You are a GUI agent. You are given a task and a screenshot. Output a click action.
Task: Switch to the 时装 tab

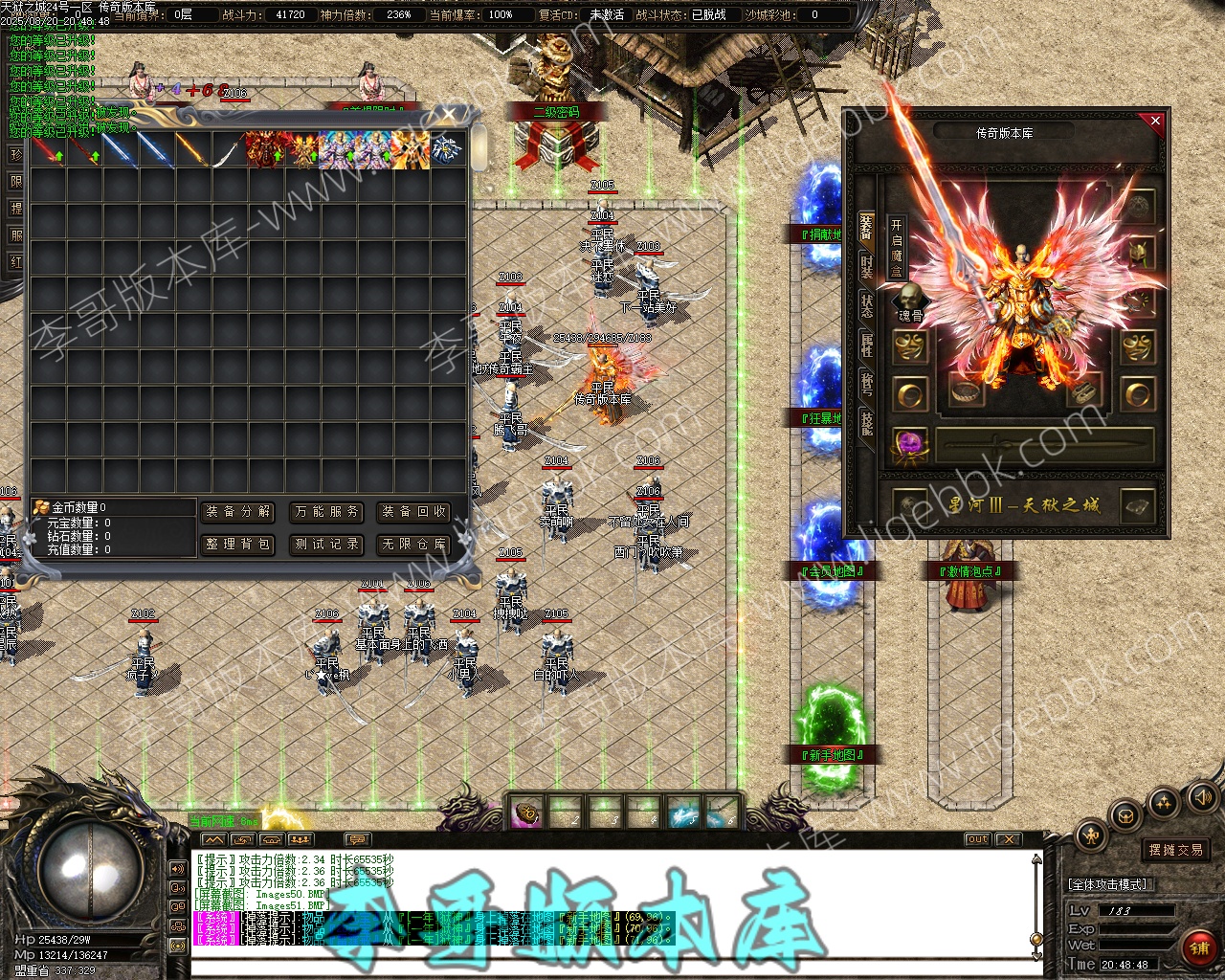tap(866, 269)
